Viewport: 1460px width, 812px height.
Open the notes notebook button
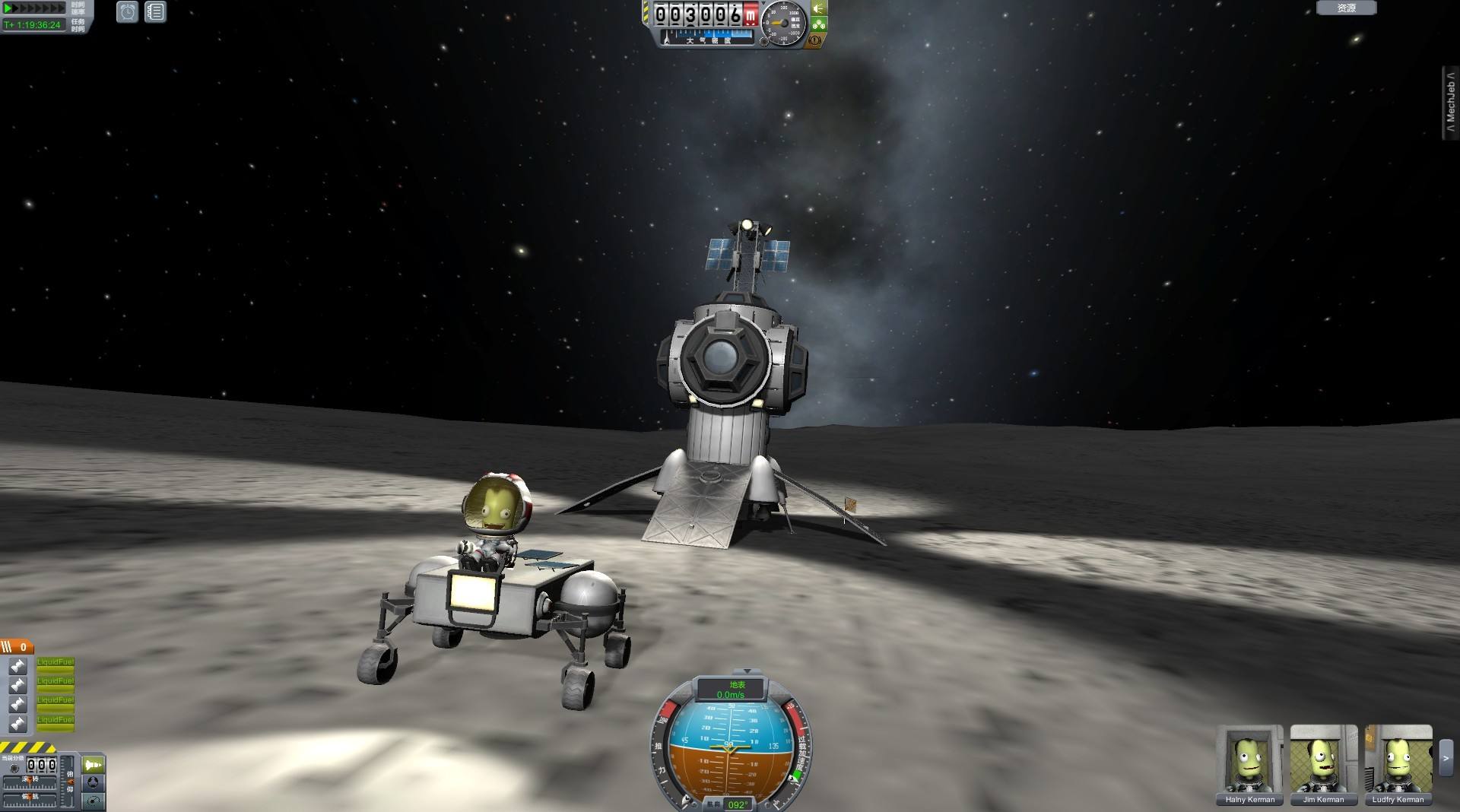pos(155,12)
